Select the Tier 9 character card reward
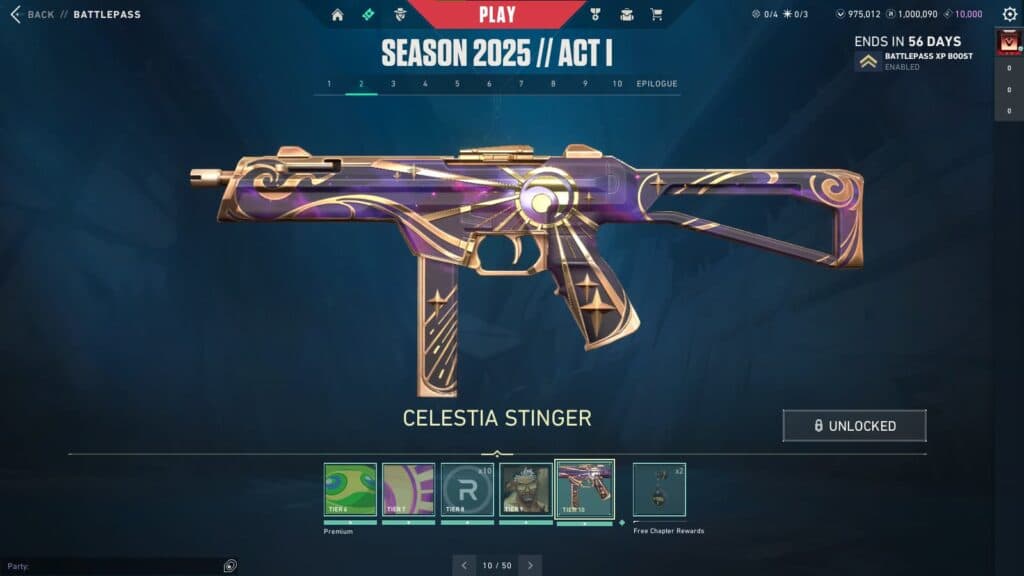 point(526,489)
